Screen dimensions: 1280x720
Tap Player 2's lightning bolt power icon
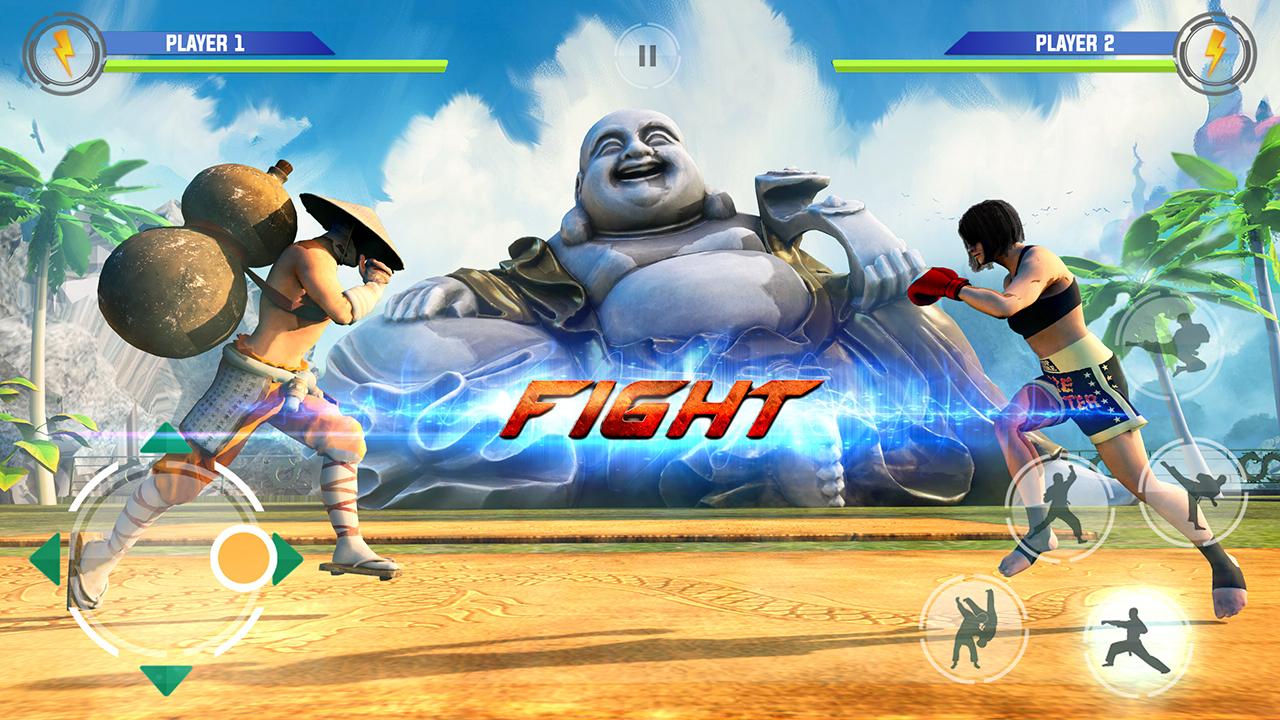point(1215,54)
